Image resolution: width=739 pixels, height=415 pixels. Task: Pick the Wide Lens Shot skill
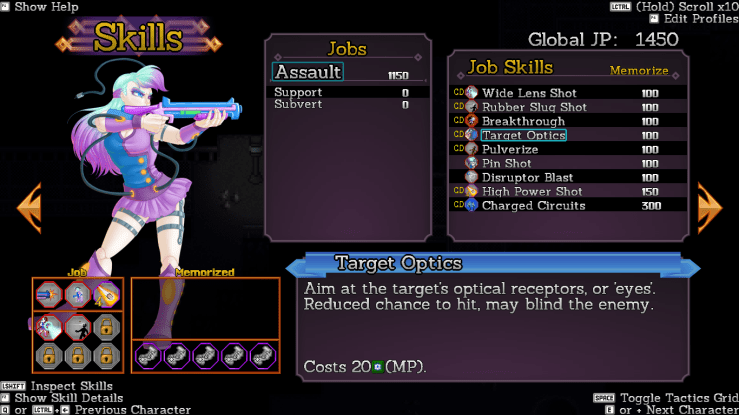(528, 93)
